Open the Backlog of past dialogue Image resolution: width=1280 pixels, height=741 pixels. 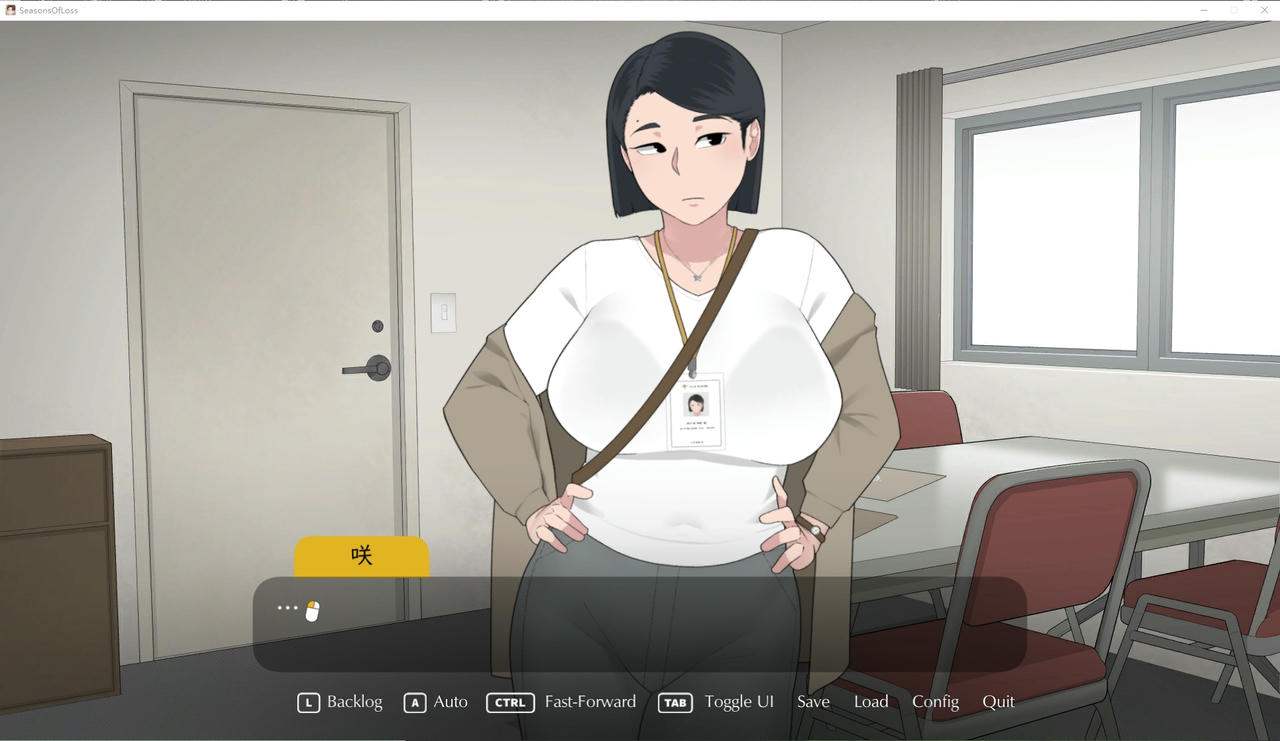354,702
